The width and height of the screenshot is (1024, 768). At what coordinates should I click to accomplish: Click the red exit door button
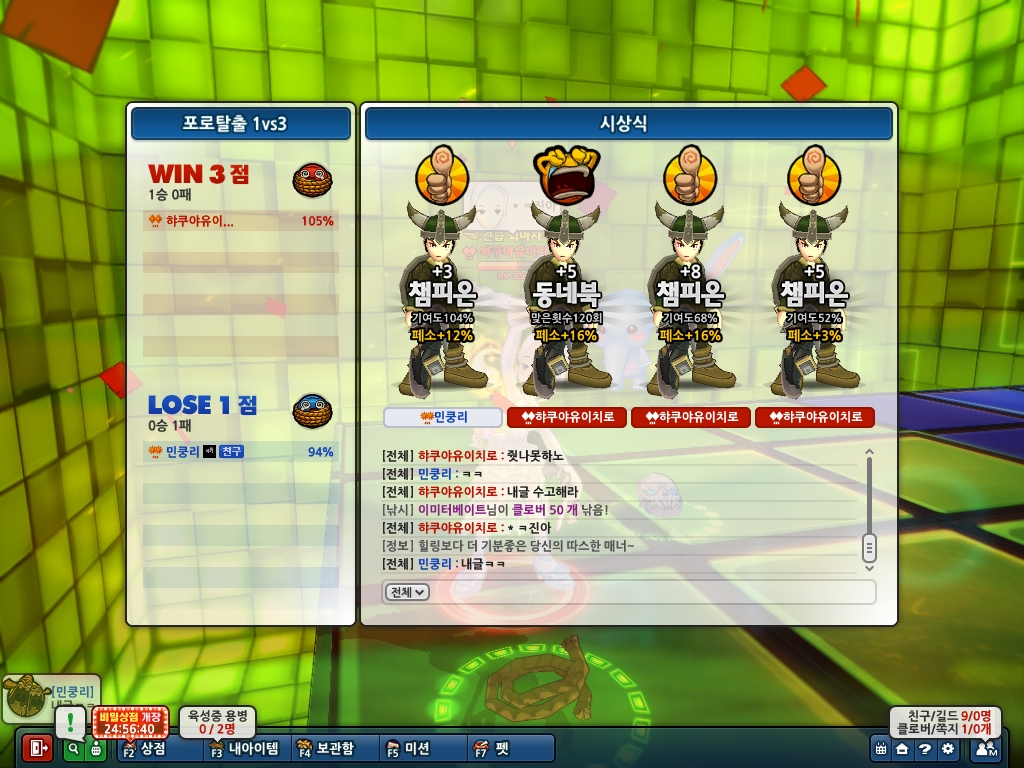click(x=36, y=747)
